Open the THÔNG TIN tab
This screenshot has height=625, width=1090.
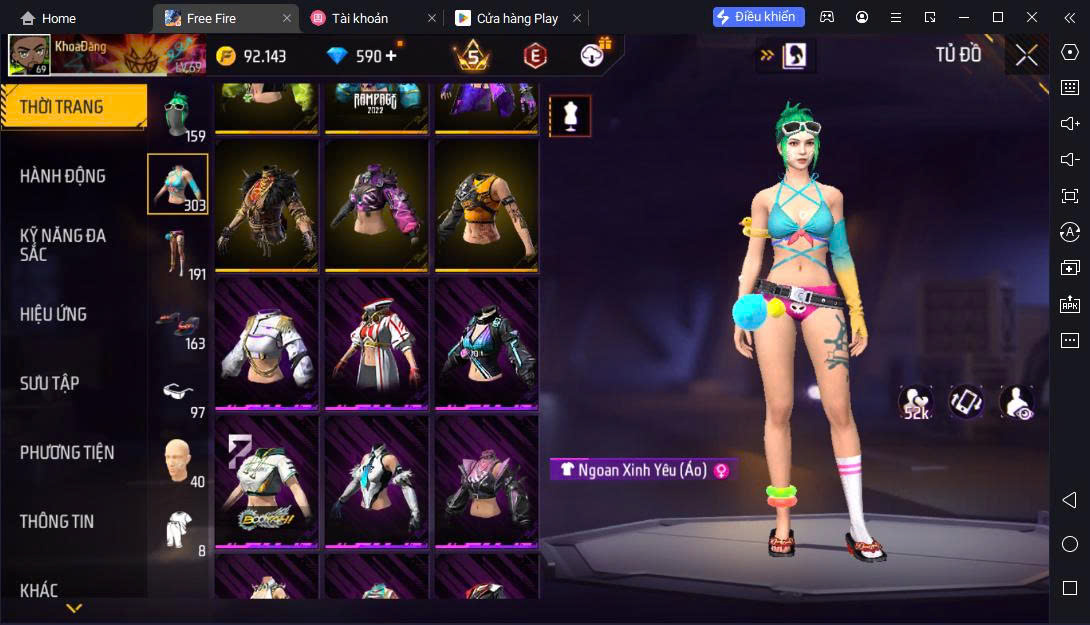pos(57,521)
